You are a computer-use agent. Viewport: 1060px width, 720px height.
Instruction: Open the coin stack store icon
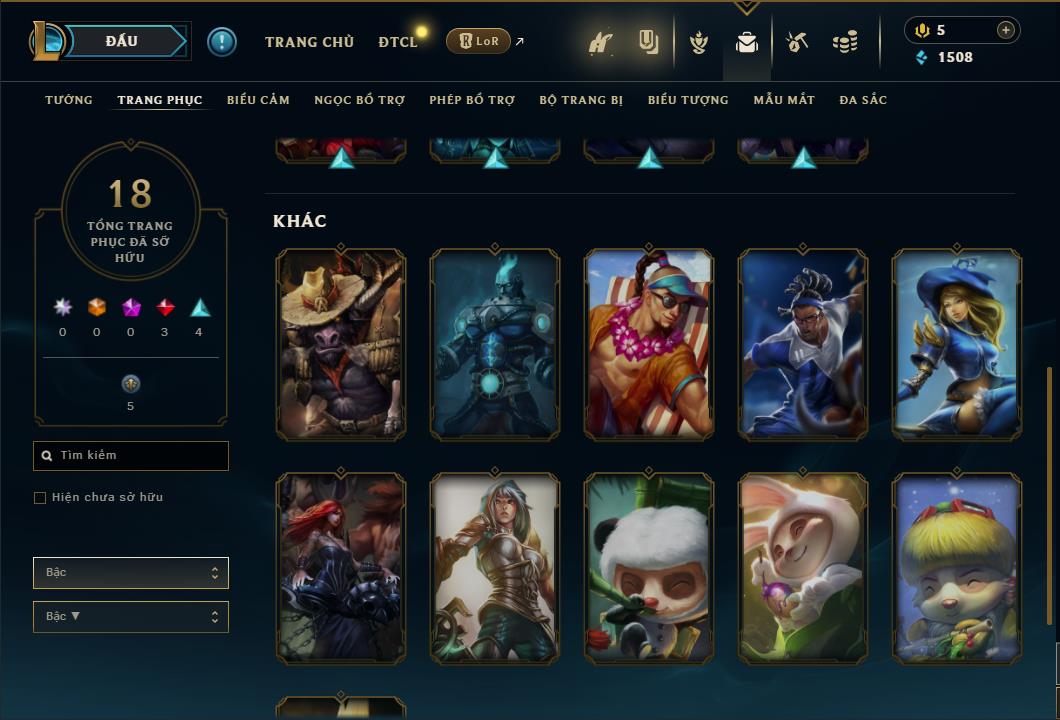tap(845, 42)
